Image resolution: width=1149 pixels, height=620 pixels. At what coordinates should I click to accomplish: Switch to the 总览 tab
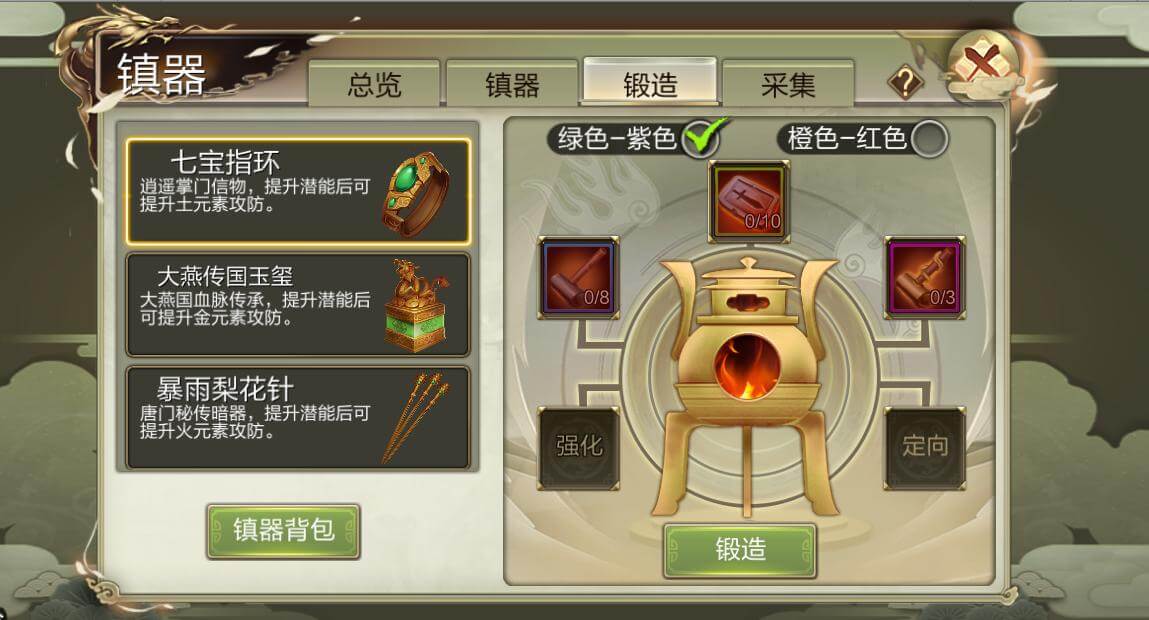tap(374, 85)
